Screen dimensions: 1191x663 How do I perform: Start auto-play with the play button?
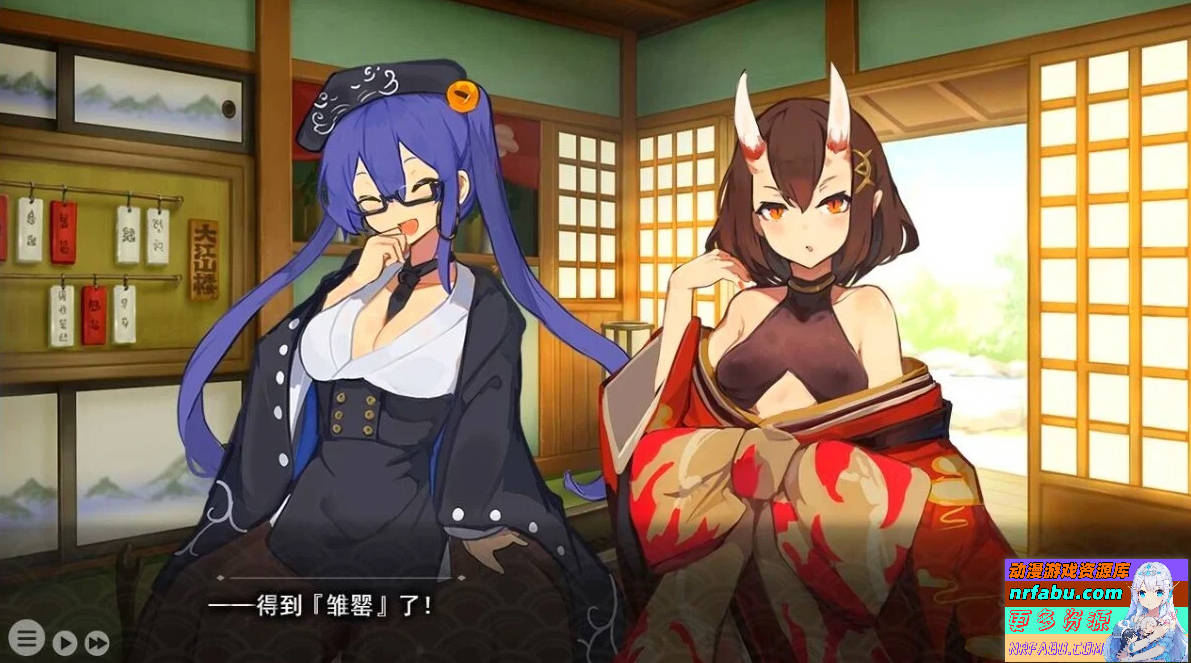[65, 642]
